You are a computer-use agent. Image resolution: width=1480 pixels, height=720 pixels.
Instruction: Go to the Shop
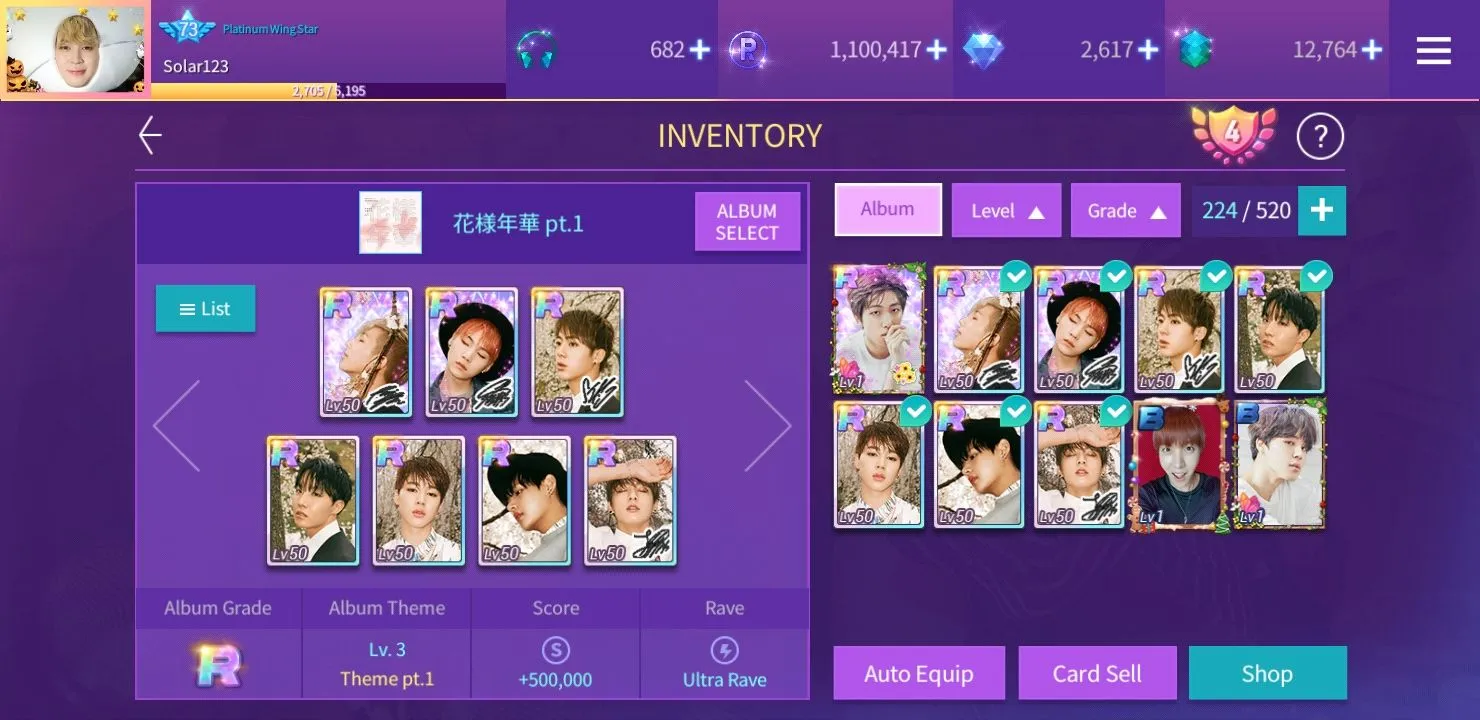click(x=1266, y=674)
